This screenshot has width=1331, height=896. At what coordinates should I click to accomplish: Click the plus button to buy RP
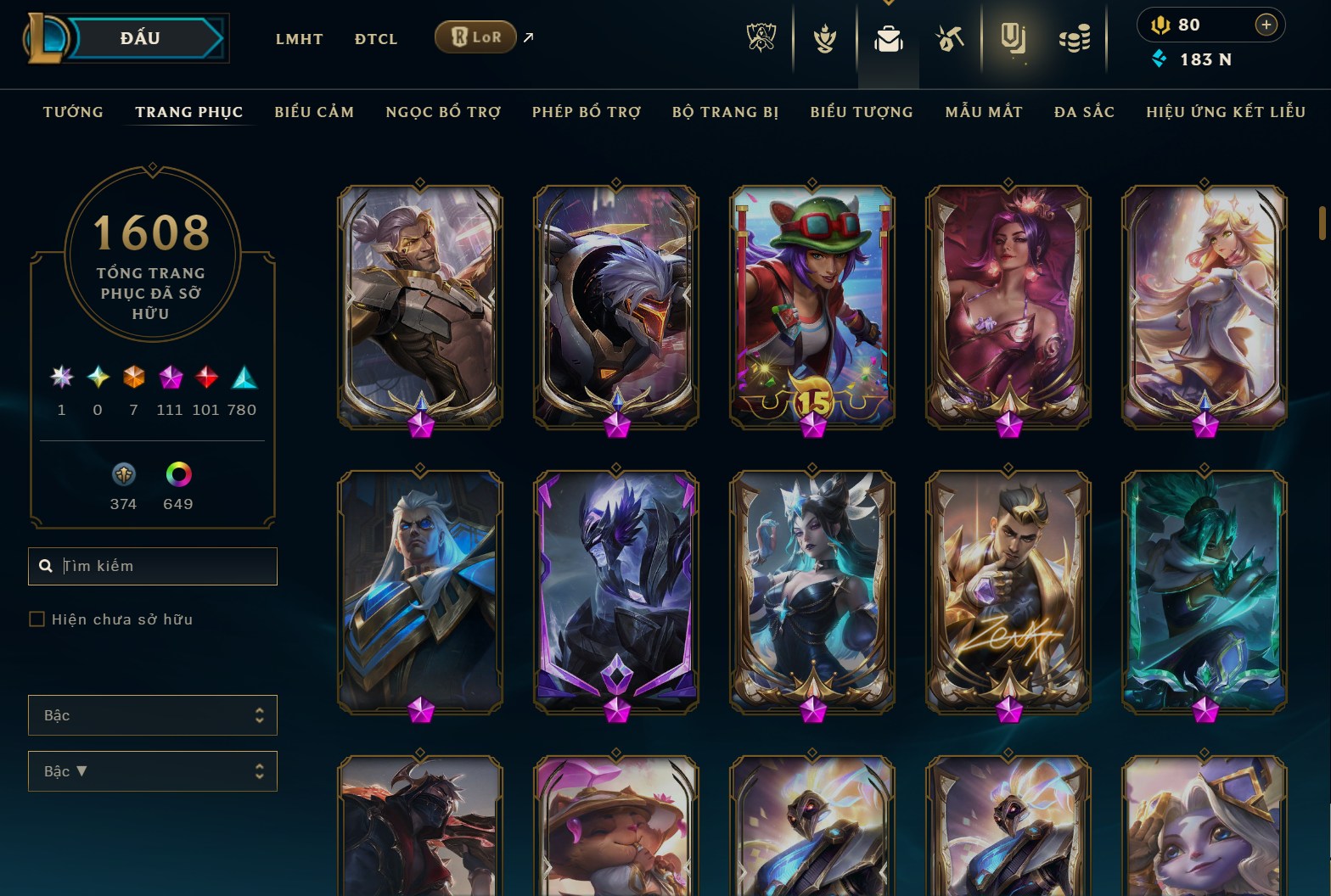1266,25
